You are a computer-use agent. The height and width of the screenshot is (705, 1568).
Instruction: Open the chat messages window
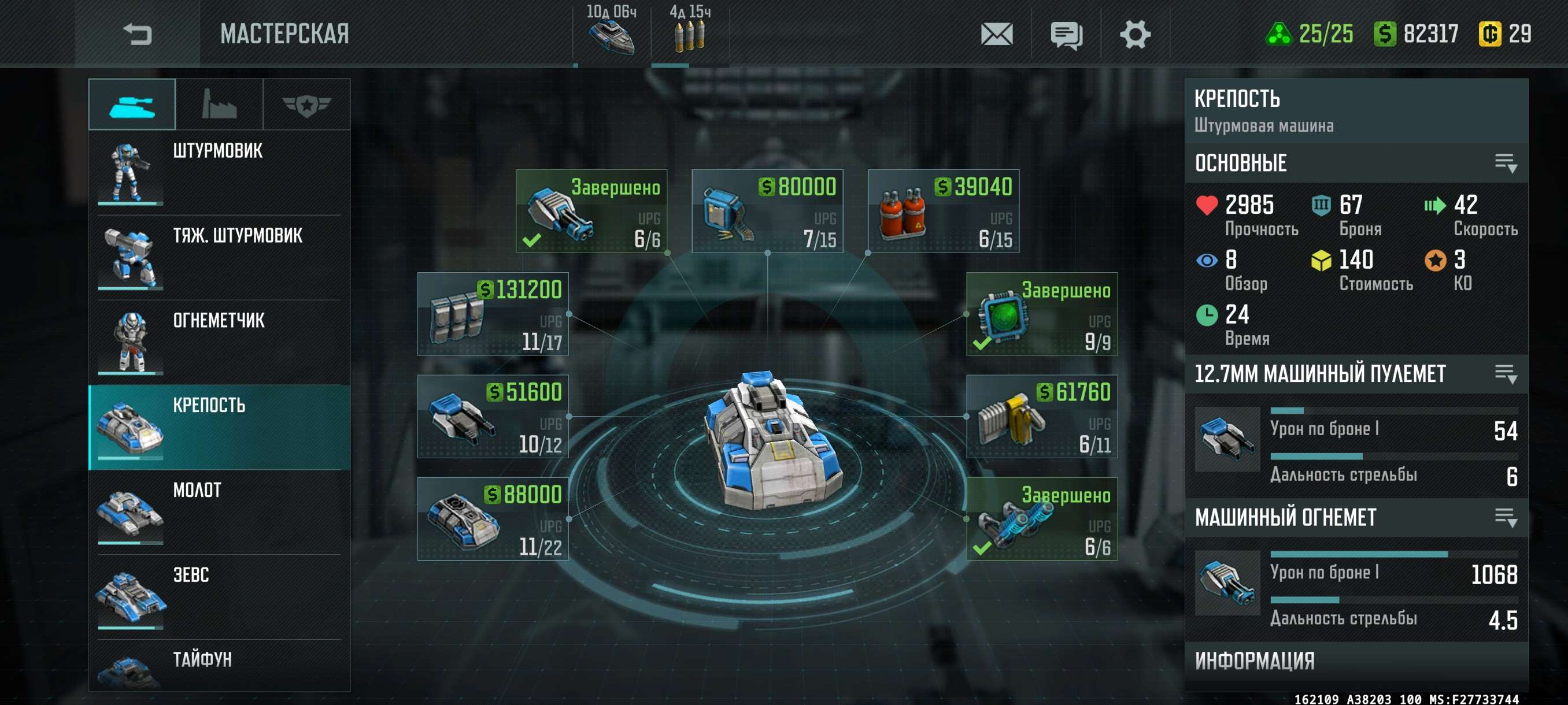click(x=1066, y=34)
